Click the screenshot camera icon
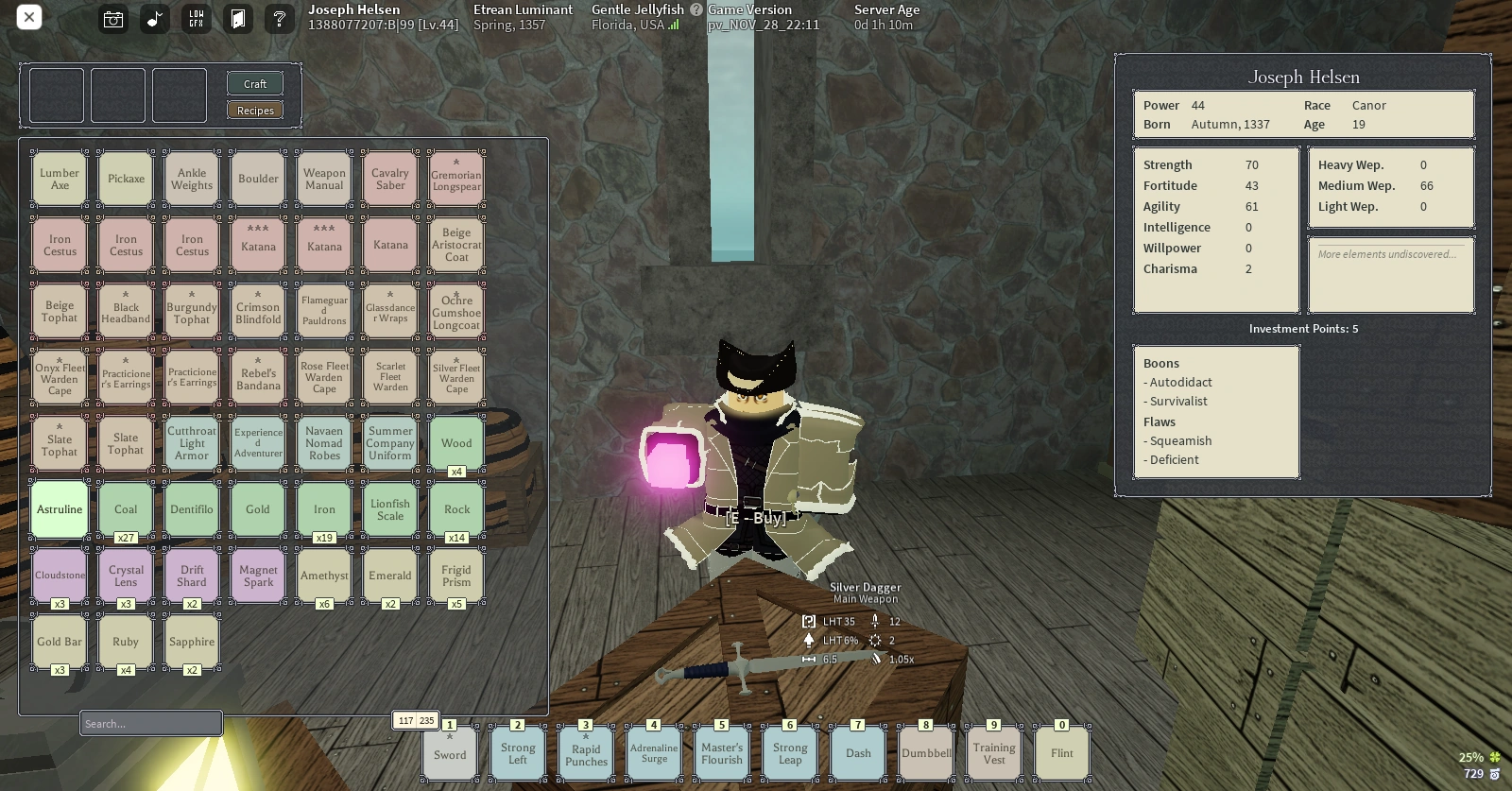Screen dimensions: 1512x791 pyautogui.click(x=112, y=18)
